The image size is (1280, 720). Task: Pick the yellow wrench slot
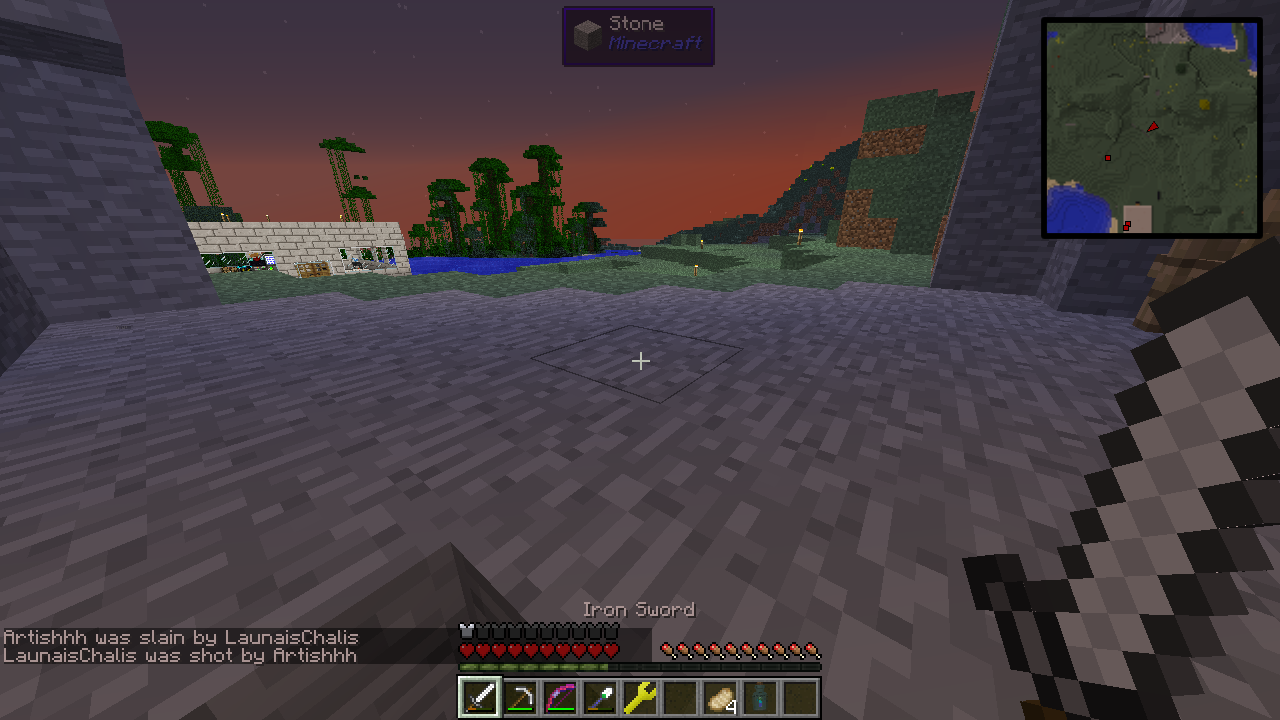pos(639,697)
